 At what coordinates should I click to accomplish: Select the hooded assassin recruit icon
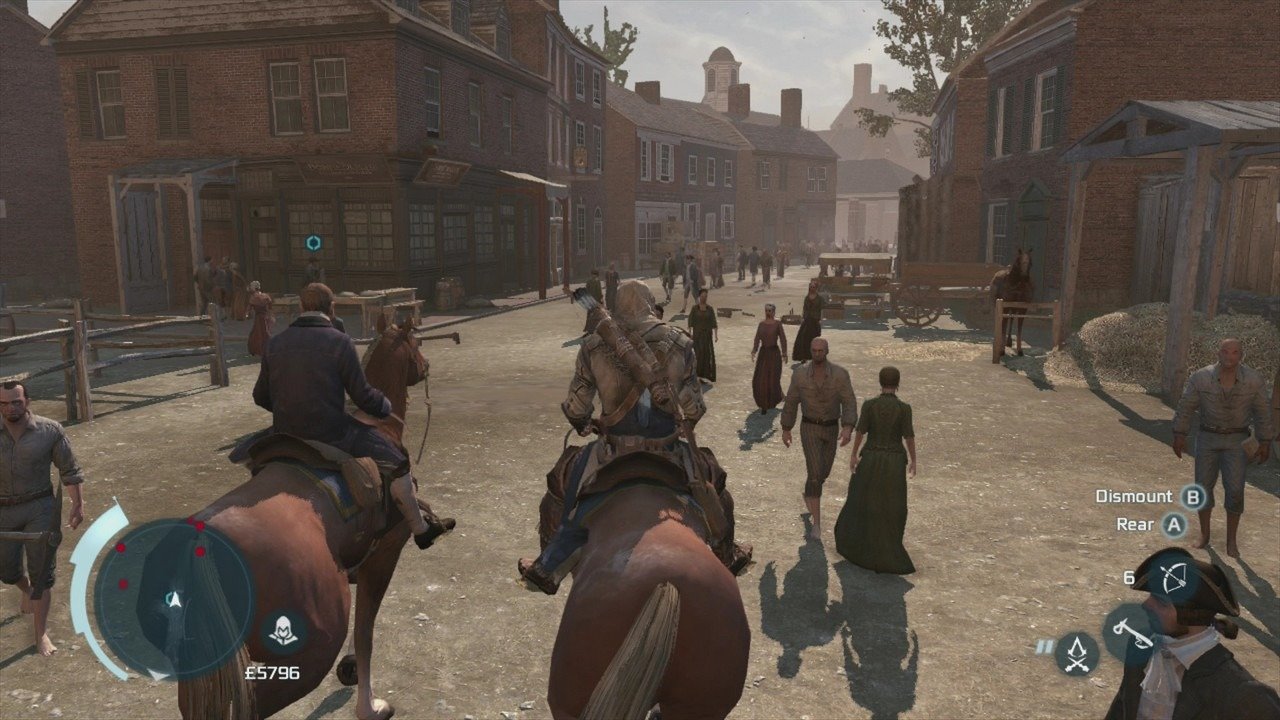tap(282, 632)
